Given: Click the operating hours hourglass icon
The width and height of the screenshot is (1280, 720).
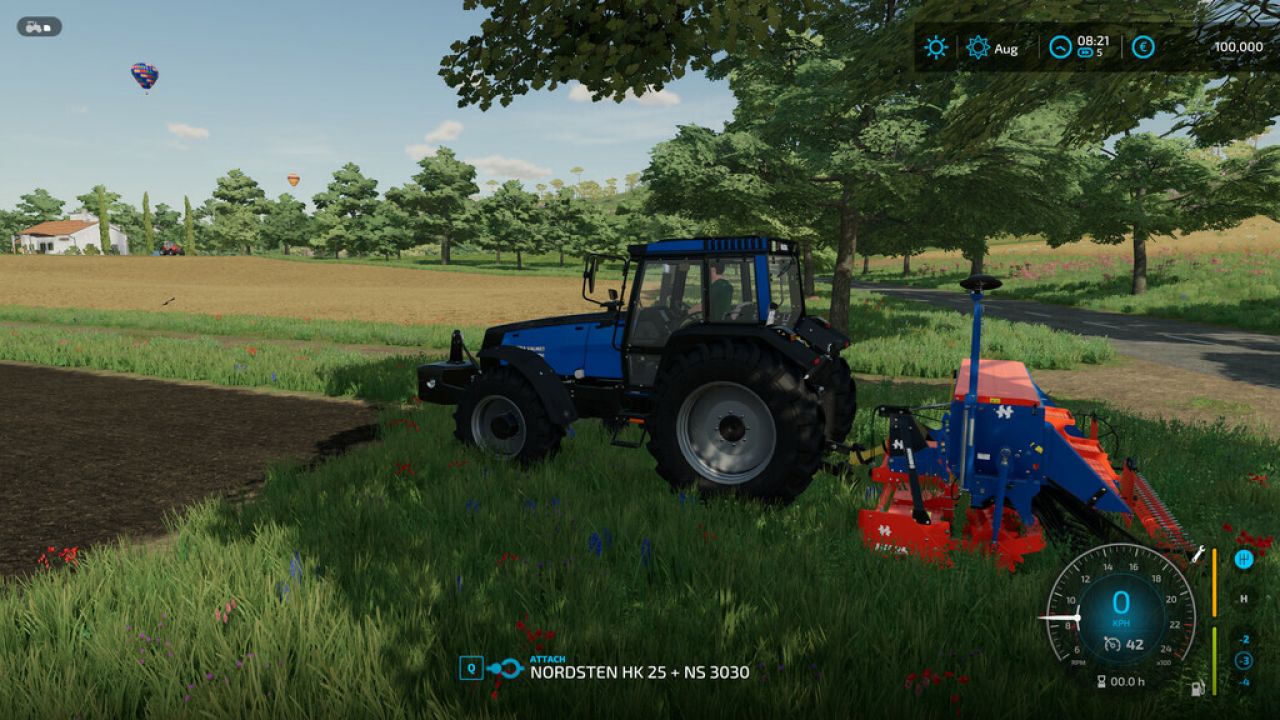Looking at the screenshot, I should coord(1102,681).
